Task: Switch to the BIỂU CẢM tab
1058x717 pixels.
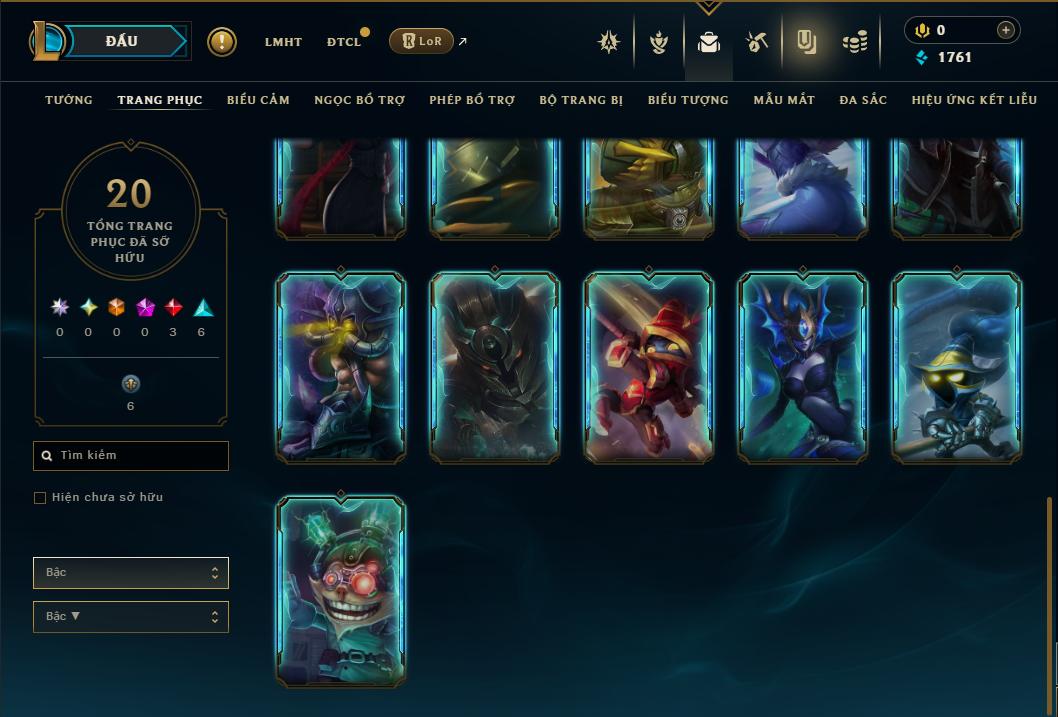Action: [258, 100]
